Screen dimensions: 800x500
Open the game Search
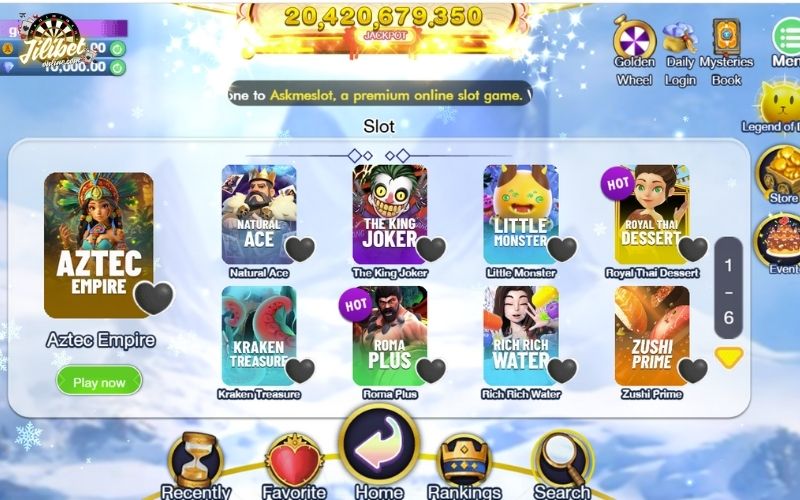click(x=562, y=462)
